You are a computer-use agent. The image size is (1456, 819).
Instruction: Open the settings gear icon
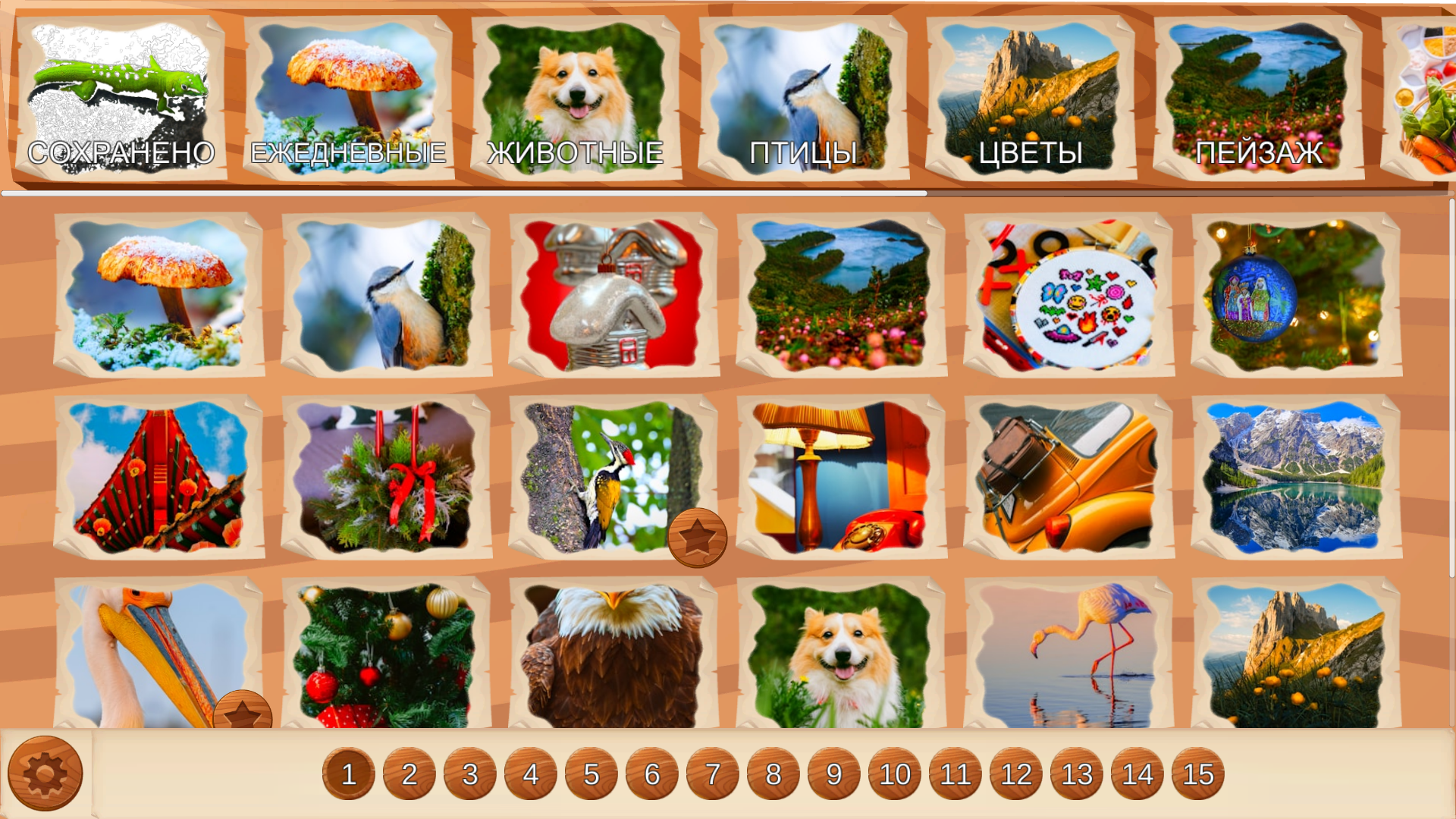tap(45, 772)
